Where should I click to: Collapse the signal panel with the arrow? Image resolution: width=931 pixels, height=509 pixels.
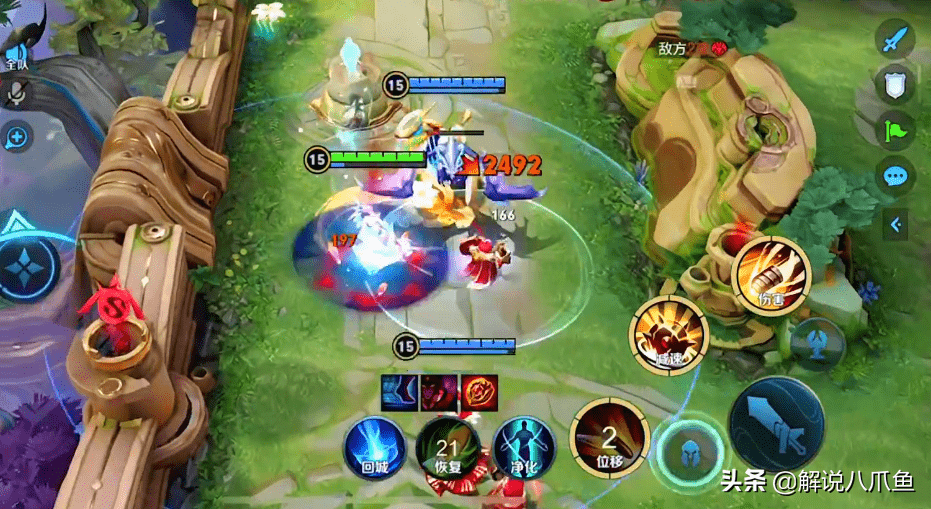pyautogui.click(x=896, y=225)
